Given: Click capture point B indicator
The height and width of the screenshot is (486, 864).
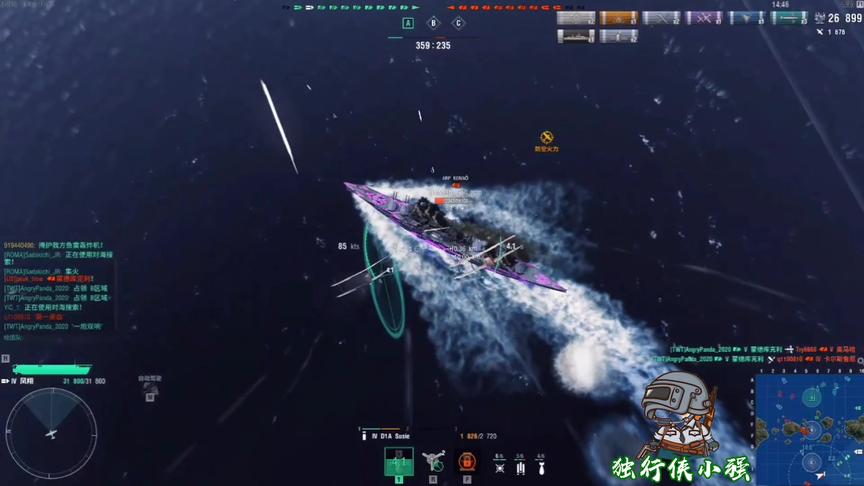Looking at the screenshot, I should click(433, 23).
